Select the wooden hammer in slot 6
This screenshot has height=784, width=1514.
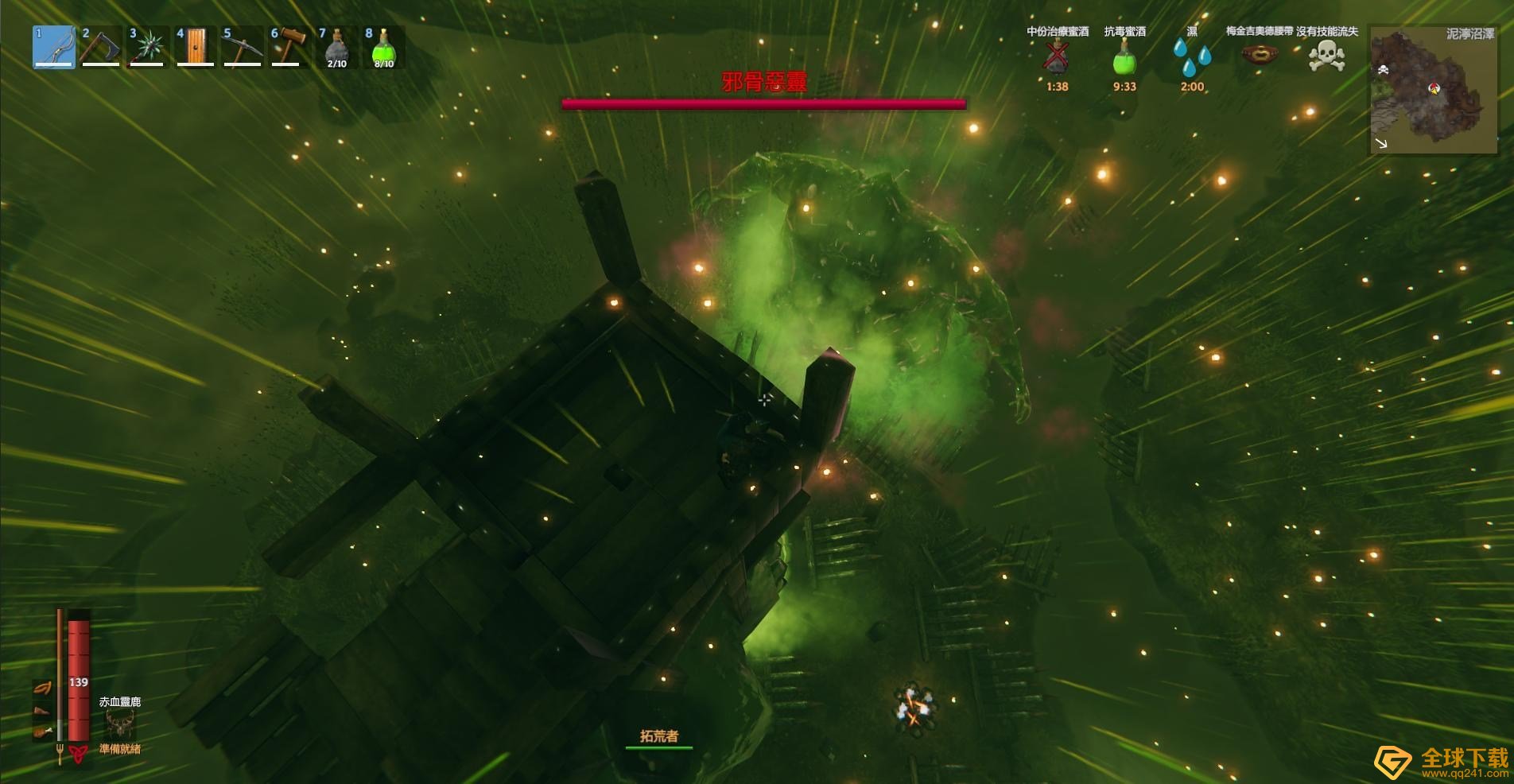[x=289, y=47]
